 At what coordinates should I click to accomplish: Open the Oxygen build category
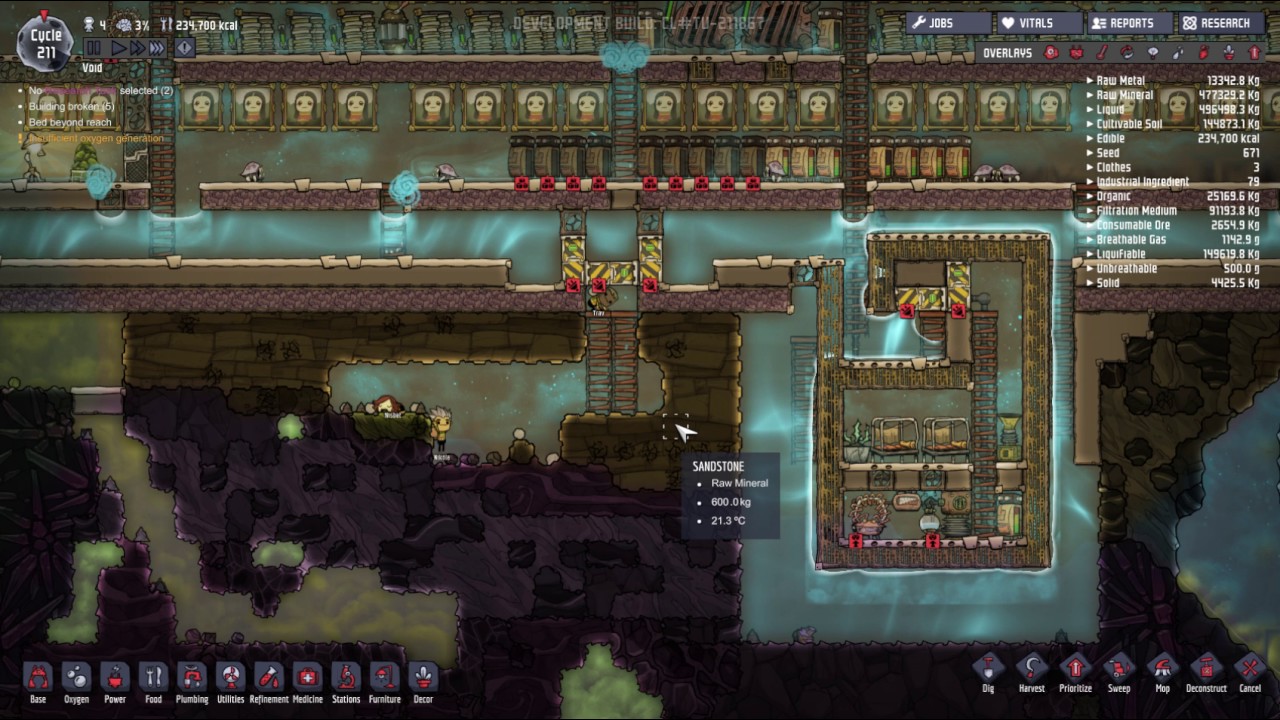[76, 680]
